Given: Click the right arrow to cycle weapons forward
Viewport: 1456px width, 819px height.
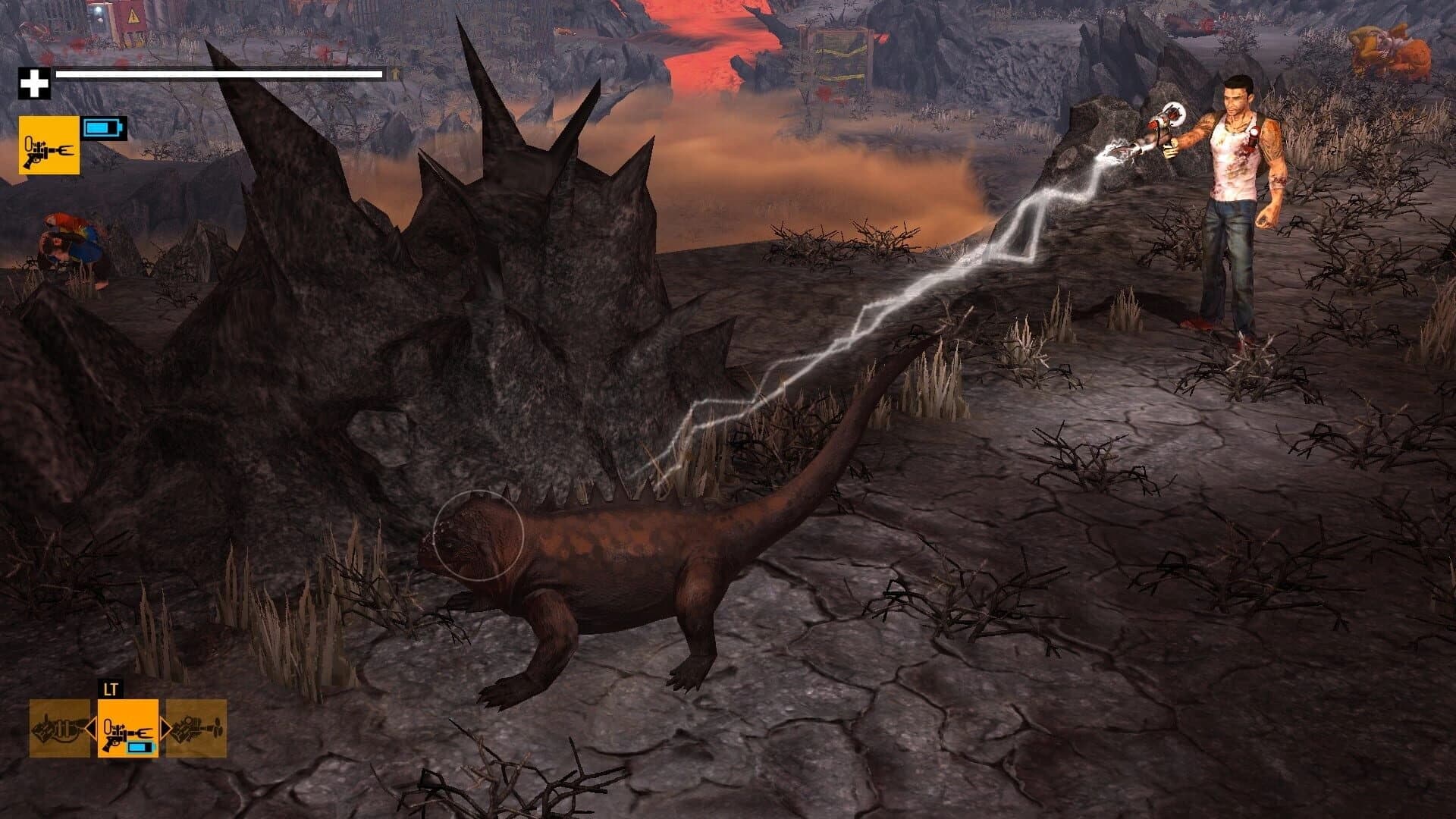Looking at the screenshot, I should click(x=165, y=728).
